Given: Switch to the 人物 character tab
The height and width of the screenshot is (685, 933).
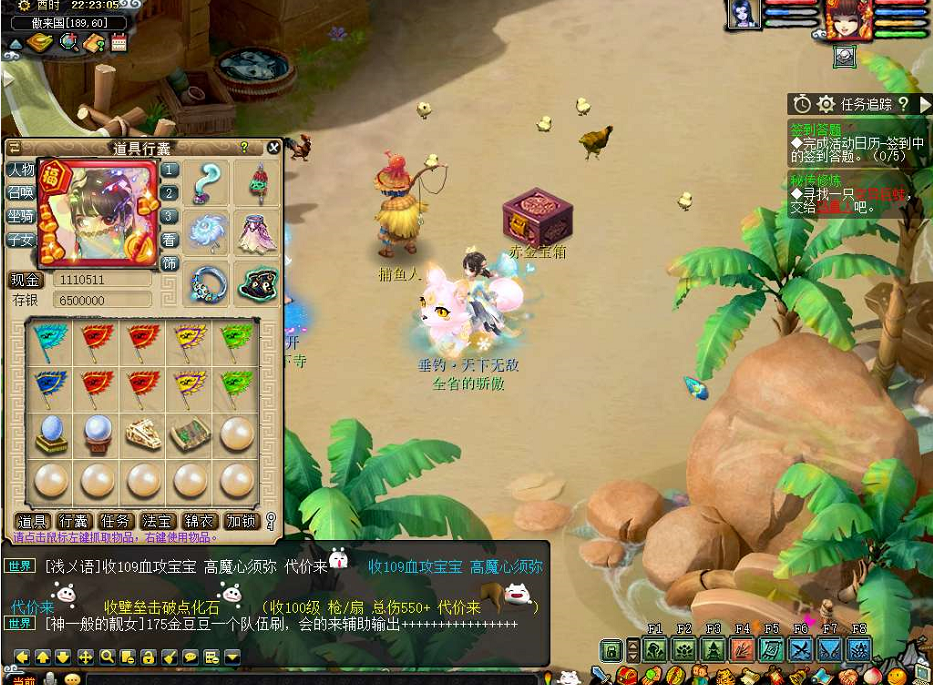Looking at the screenshot, I should click(20, 170).
